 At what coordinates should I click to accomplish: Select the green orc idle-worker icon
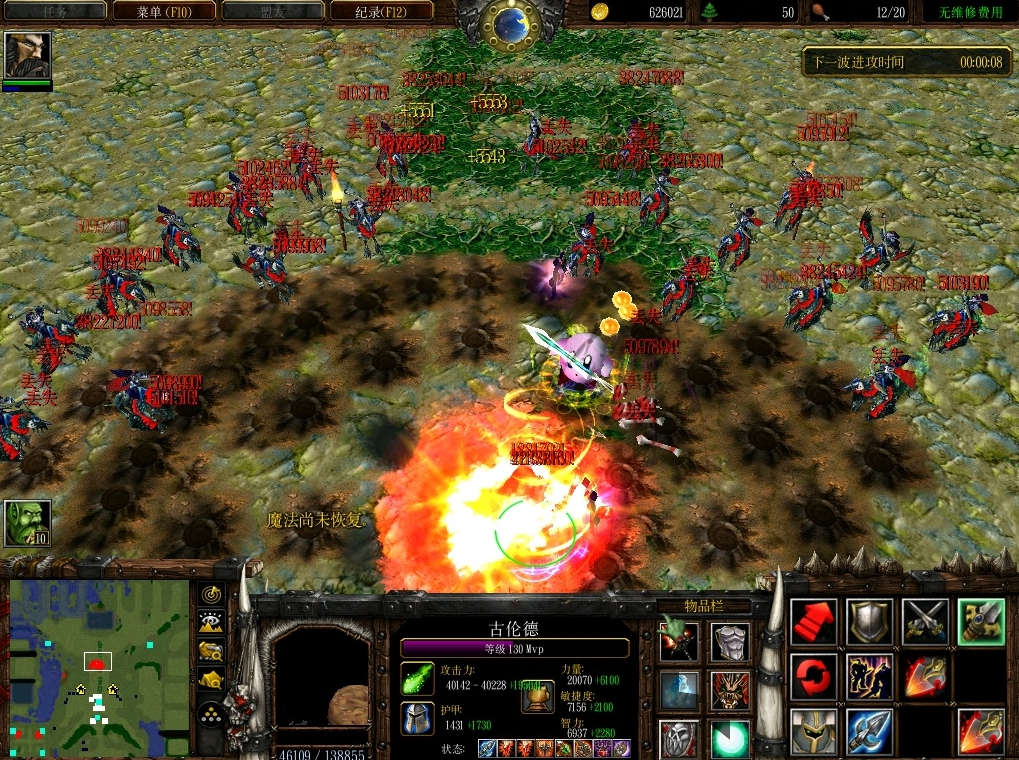coord(27,523)
